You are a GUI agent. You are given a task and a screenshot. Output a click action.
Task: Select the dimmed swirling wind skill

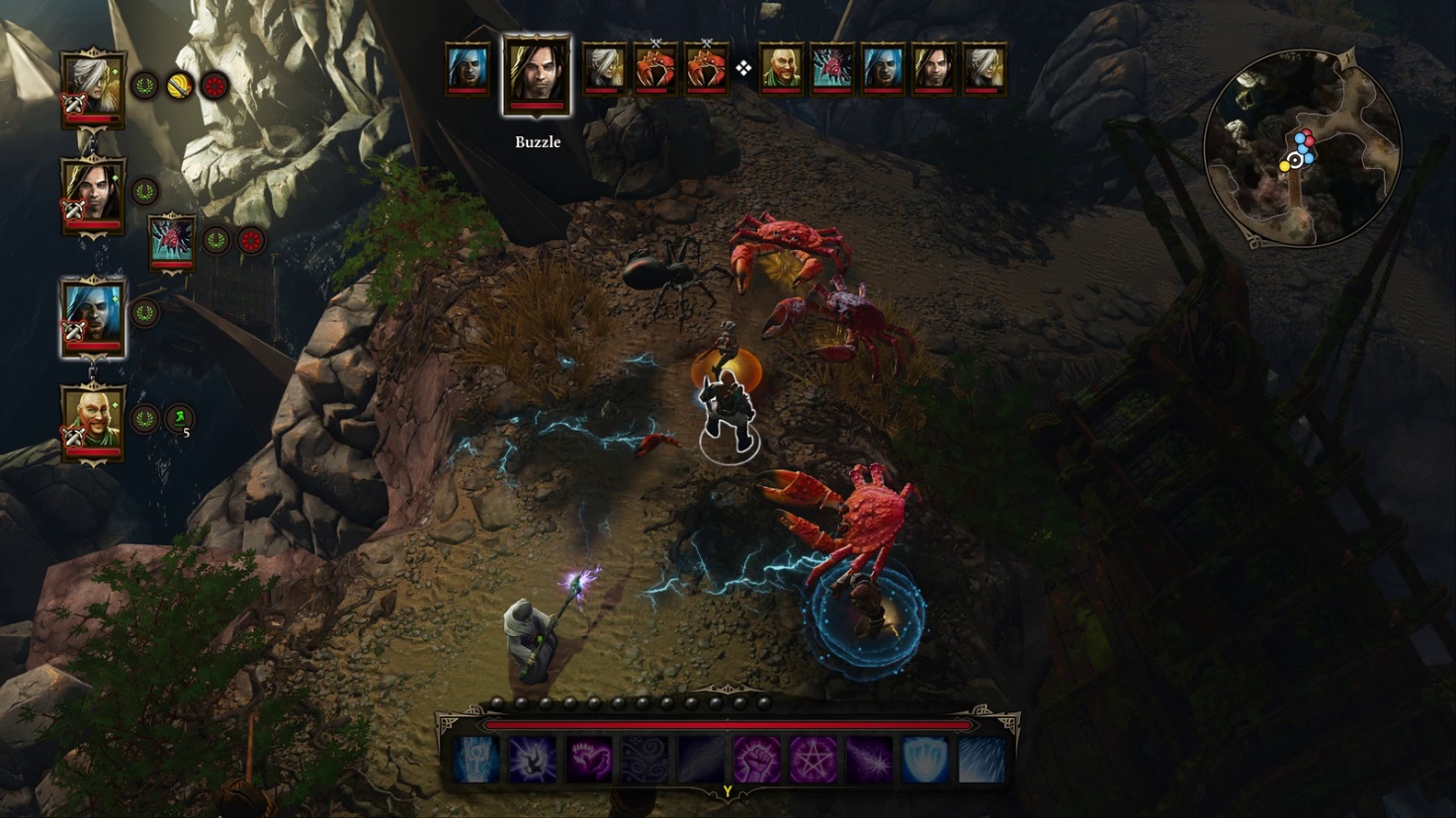[x=644, y=760]
